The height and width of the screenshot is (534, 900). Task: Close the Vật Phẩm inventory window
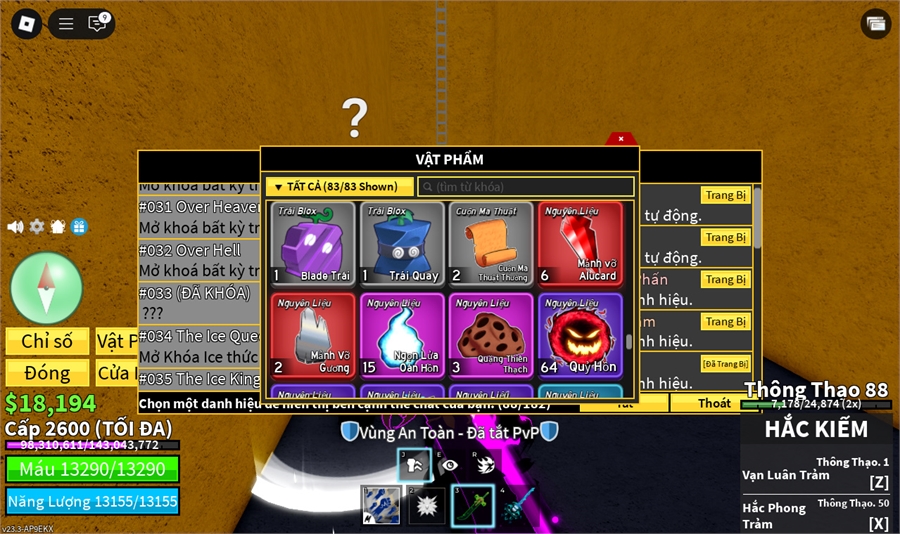point(620,139)
